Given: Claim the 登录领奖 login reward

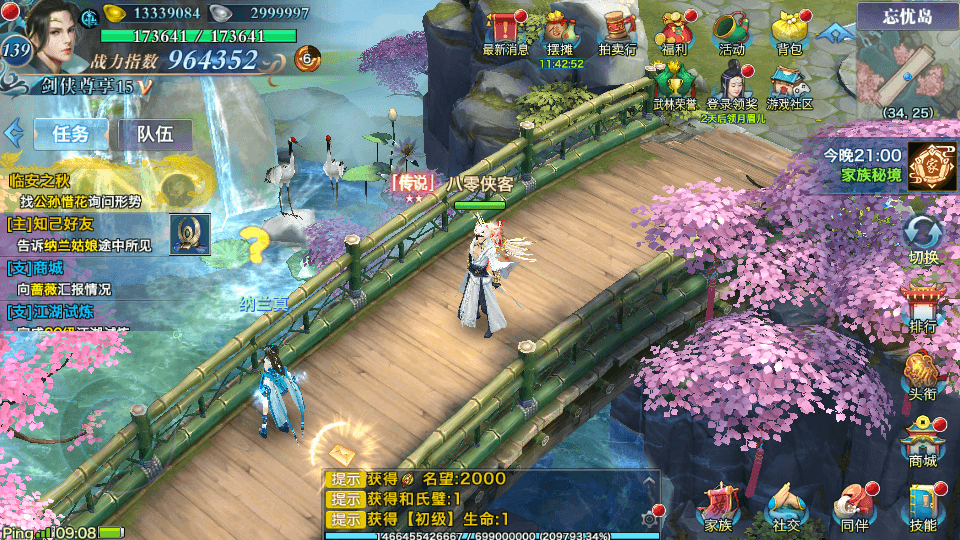Looking at the screenshot, I should pos(733,84).
